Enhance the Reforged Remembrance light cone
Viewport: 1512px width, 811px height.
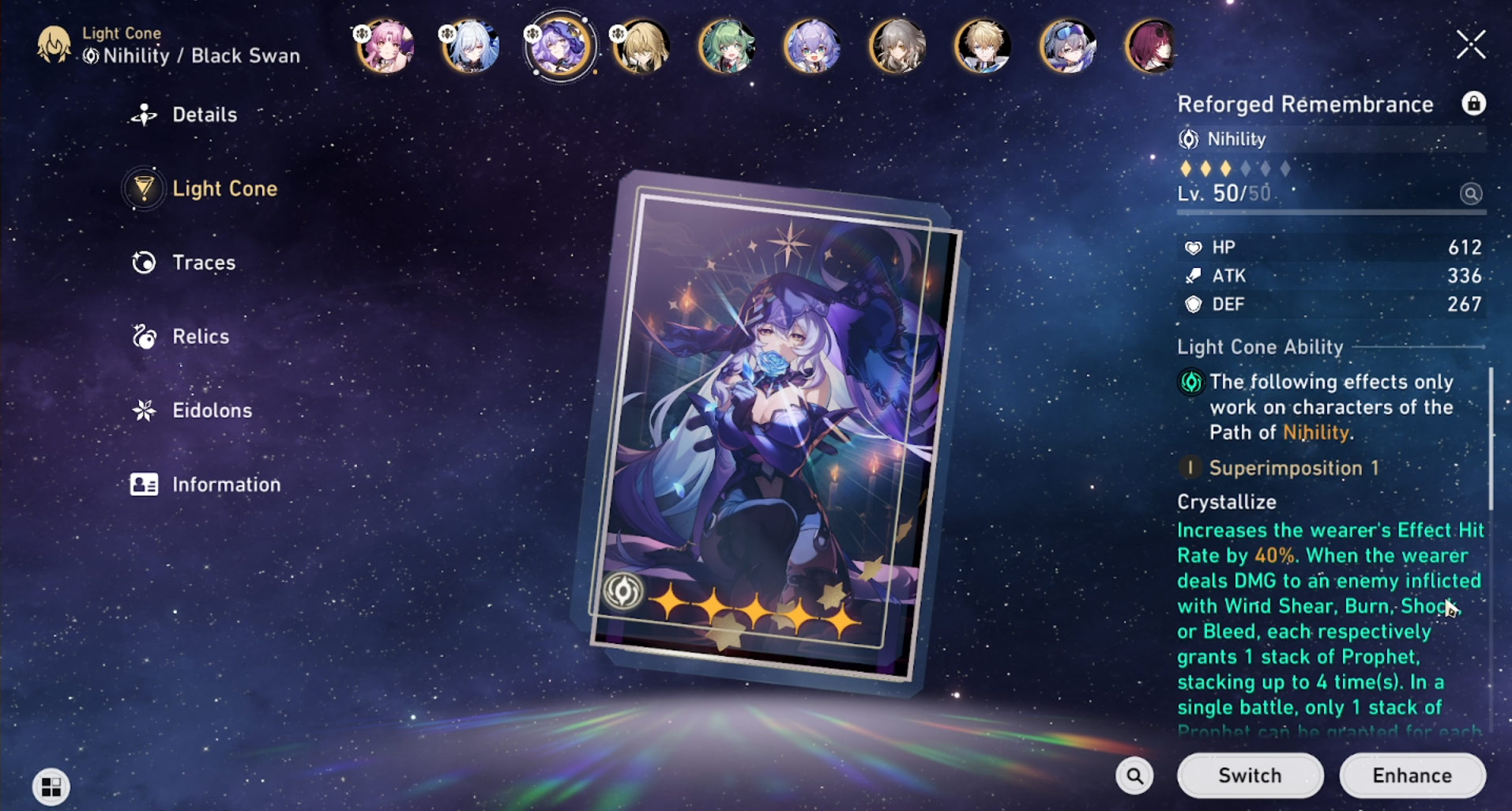click(1412, 775)
